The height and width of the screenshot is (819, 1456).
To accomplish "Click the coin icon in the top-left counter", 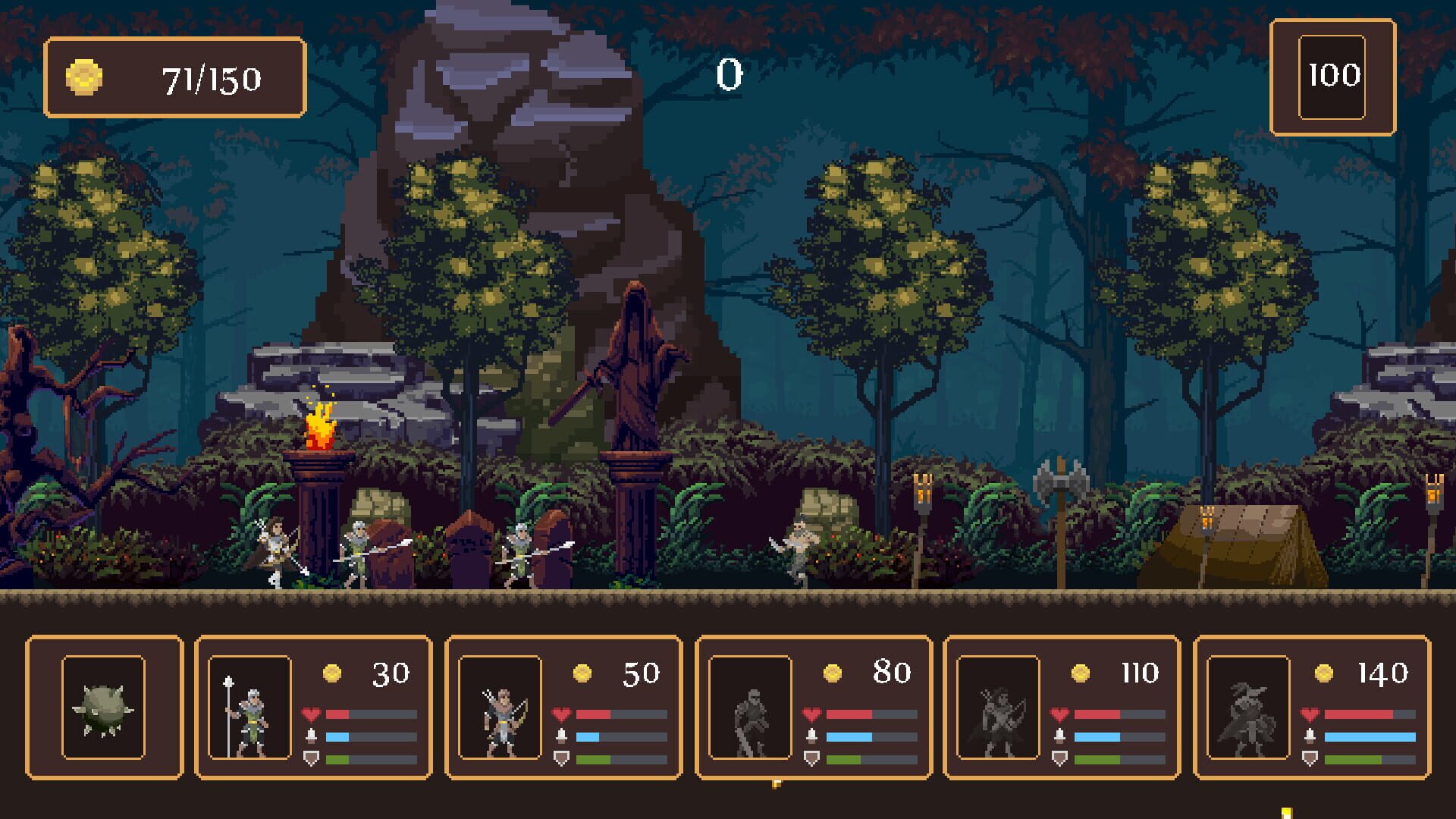I will (83, 77).
